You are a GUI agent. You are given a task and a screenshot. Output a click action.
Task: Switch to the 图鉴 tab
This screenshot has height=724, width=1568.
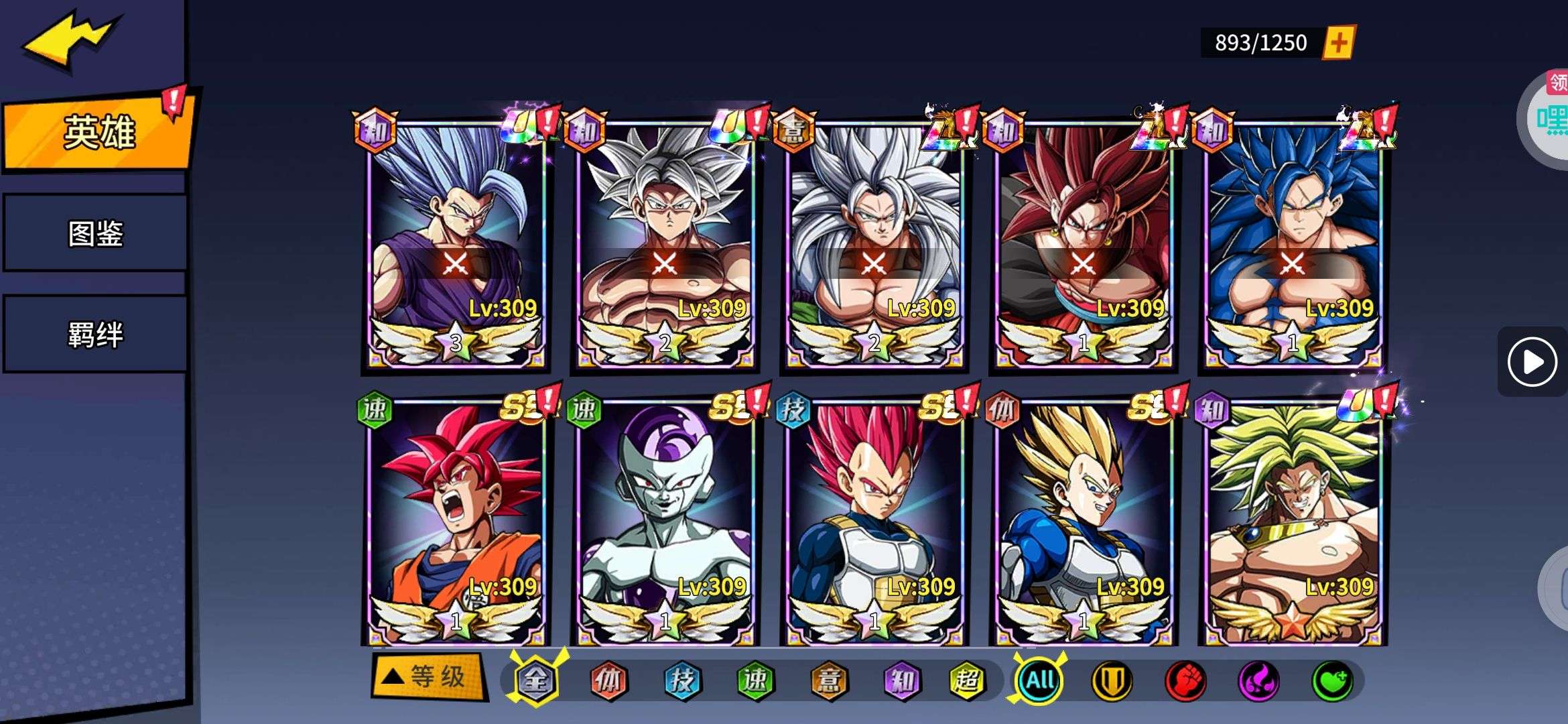tap(95, 233)
